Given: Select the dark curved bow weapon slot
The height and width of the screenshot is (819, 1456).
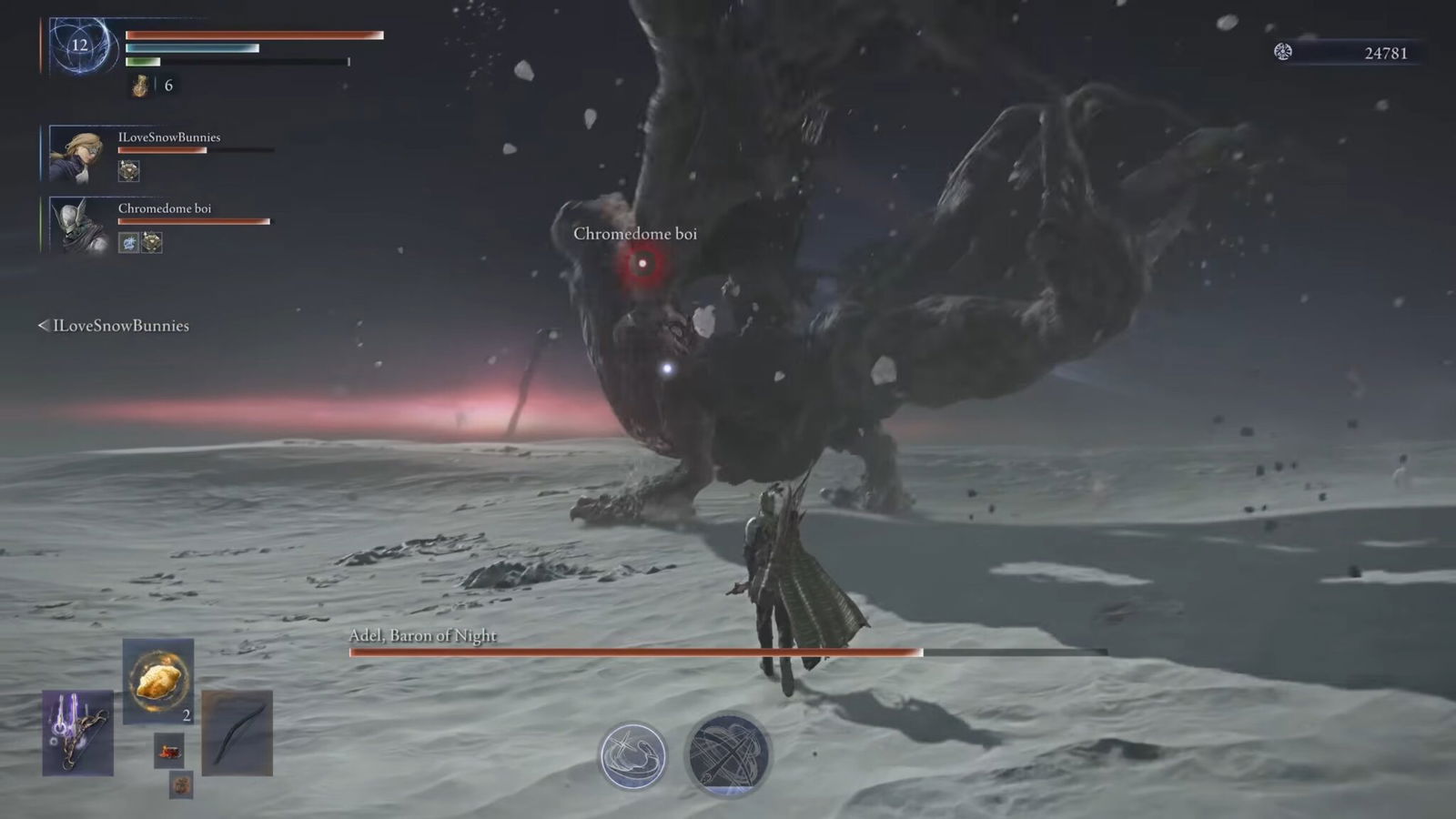Looking at the screenshot, I should coord(237,733).
